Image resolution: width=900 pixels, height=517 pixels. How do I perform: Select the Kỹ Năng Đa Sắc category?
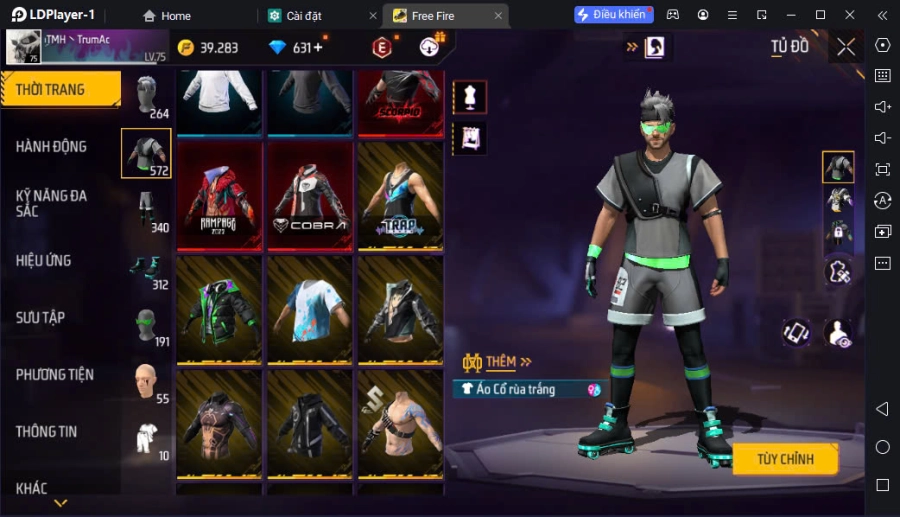click(x=52, y=204)
